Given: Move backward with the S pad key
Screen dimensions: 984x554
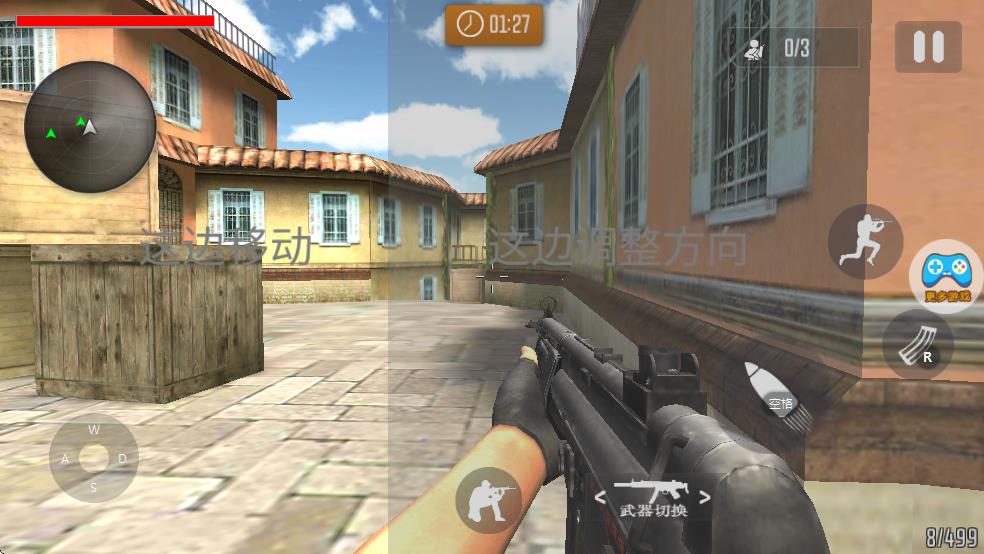Looking at the screenshot, I should click(x=94, y=488).
